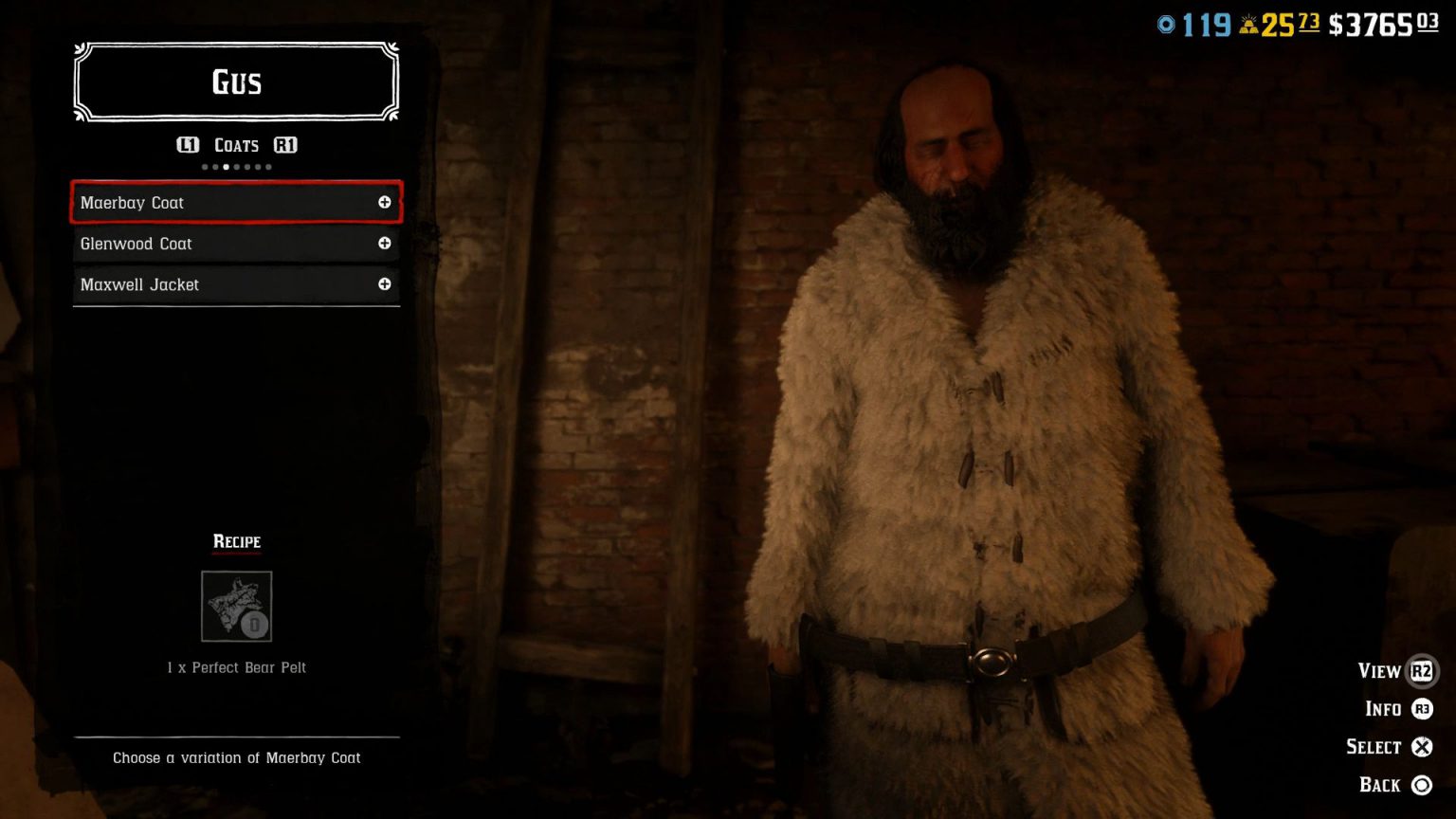The height and width of the screenshot is (819, 1456).
Task: Click the R3 Info button icon
Action: [1421, 708]
